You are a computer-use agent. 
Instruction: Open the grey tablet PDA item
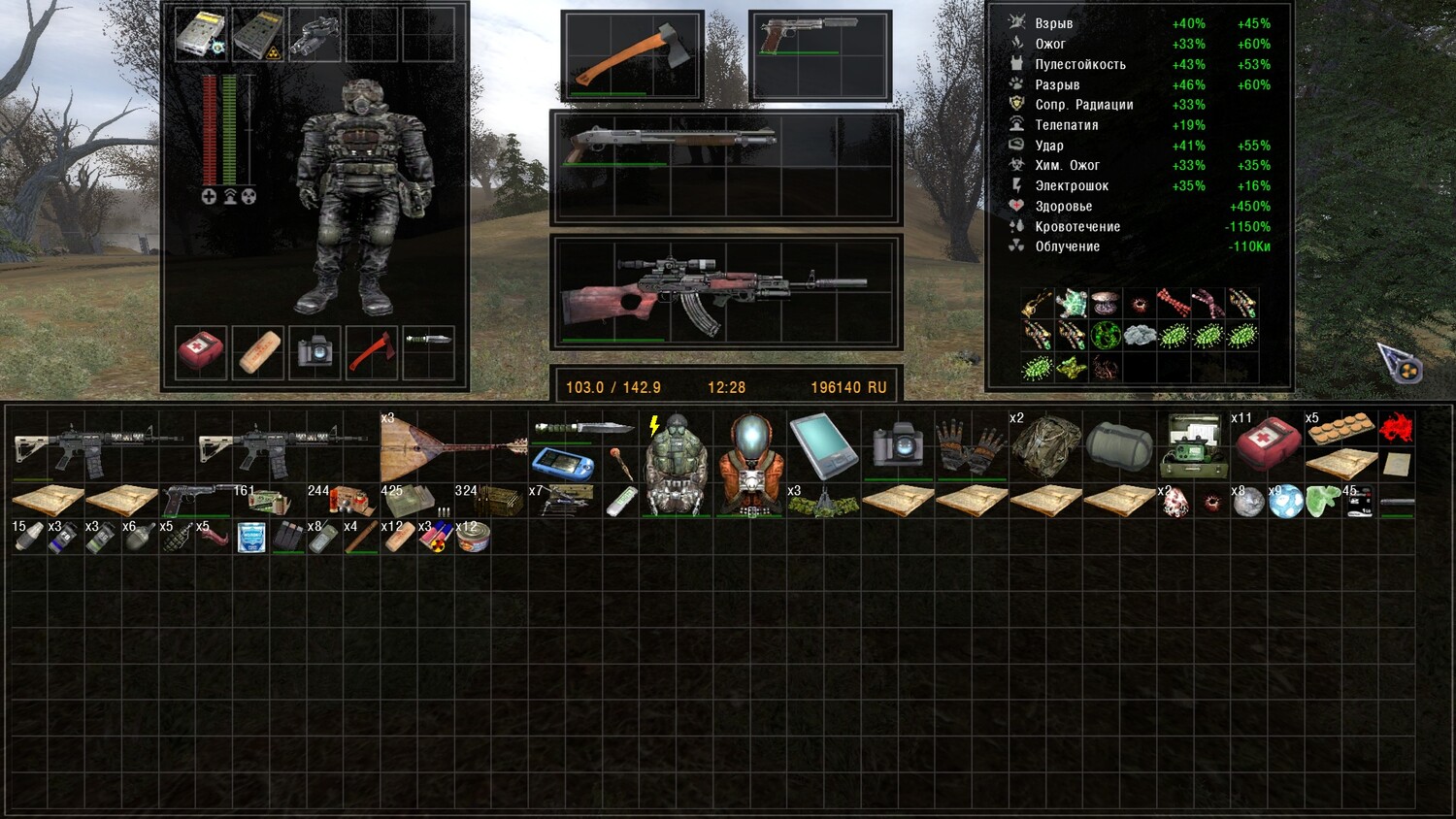tap(823, 446)
